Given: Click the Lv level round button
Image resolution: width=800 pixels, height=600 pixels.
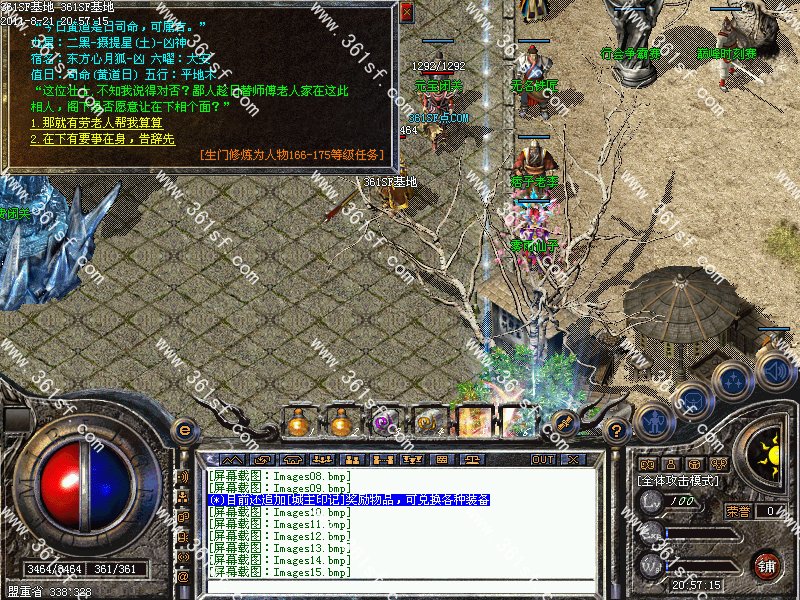Looking at the screenshot, I should coord(650,503).
